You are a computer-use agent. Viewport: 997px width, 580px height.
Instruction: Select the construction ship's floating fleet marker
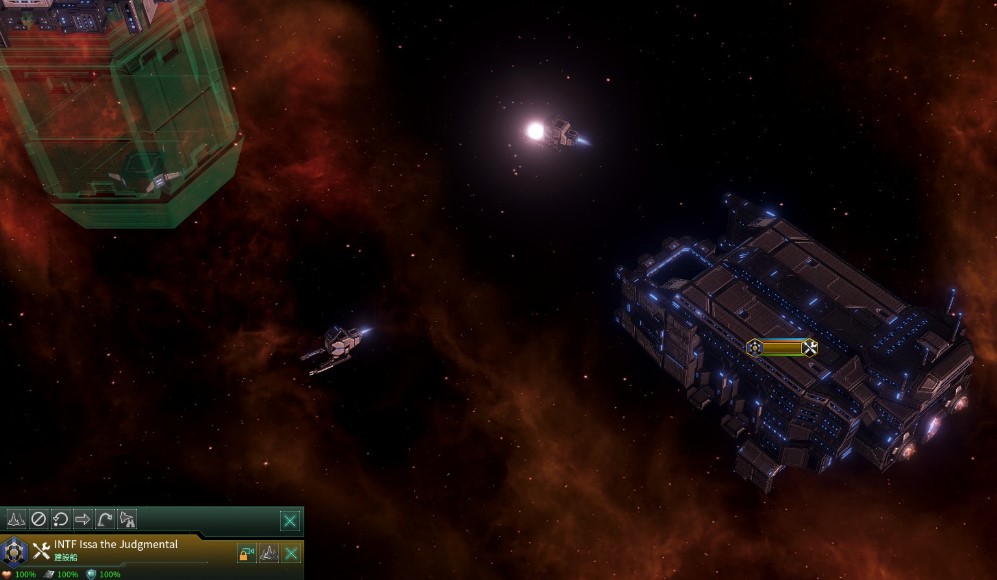click(782, 347)
